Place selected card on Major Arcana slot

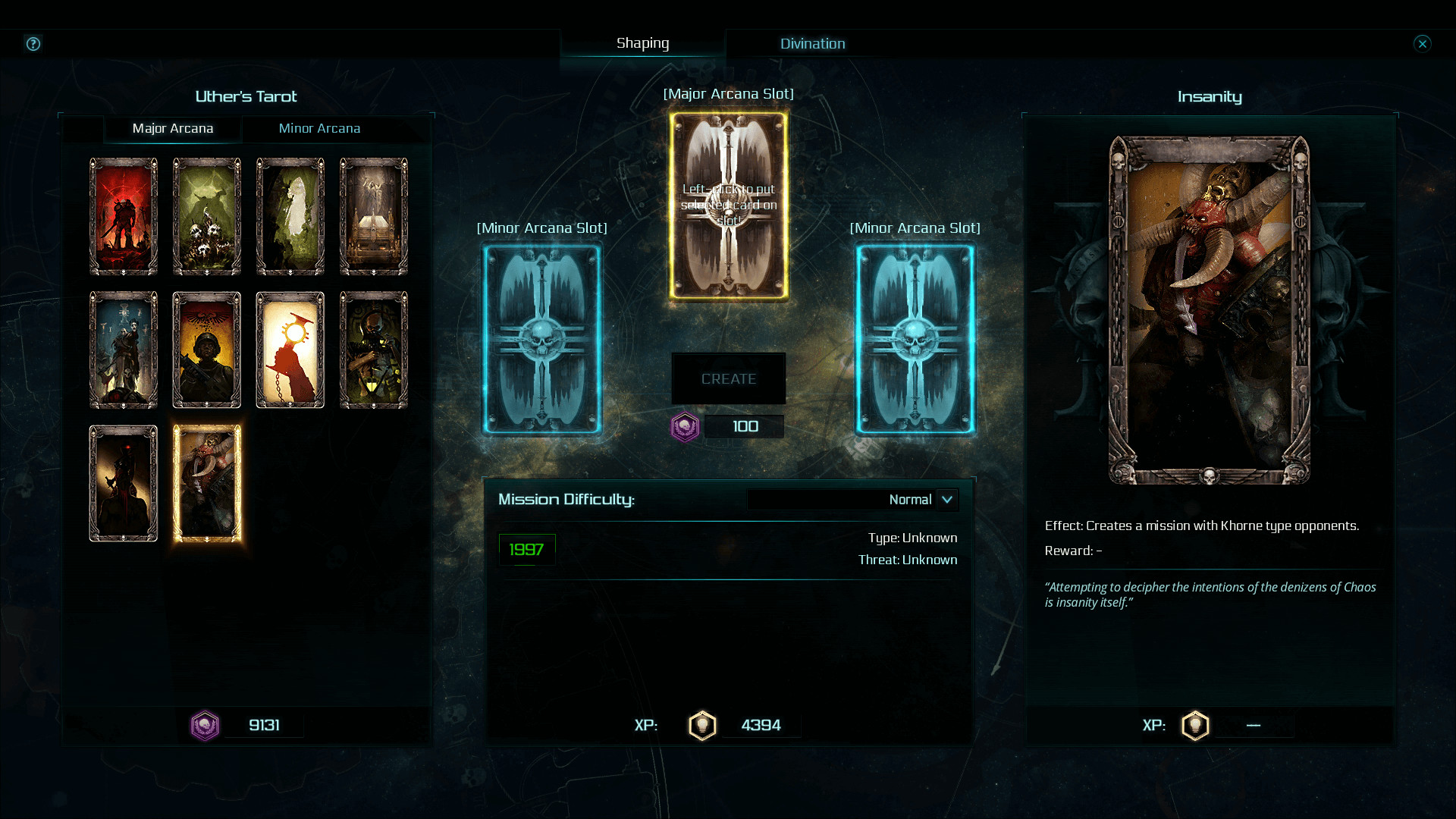point(728,206)
